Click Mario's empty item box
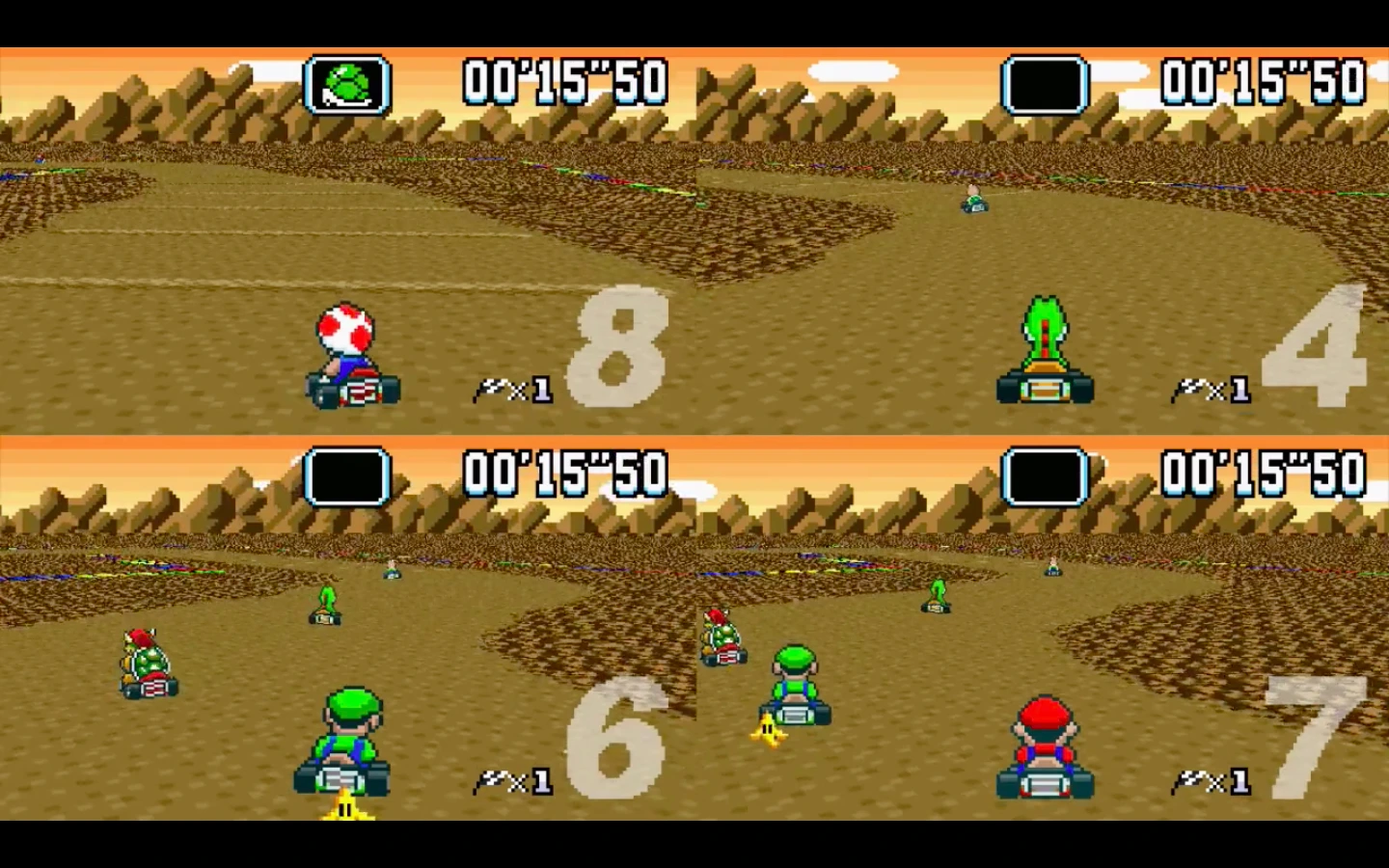The image size is (1389, 868). (1045, 475)
